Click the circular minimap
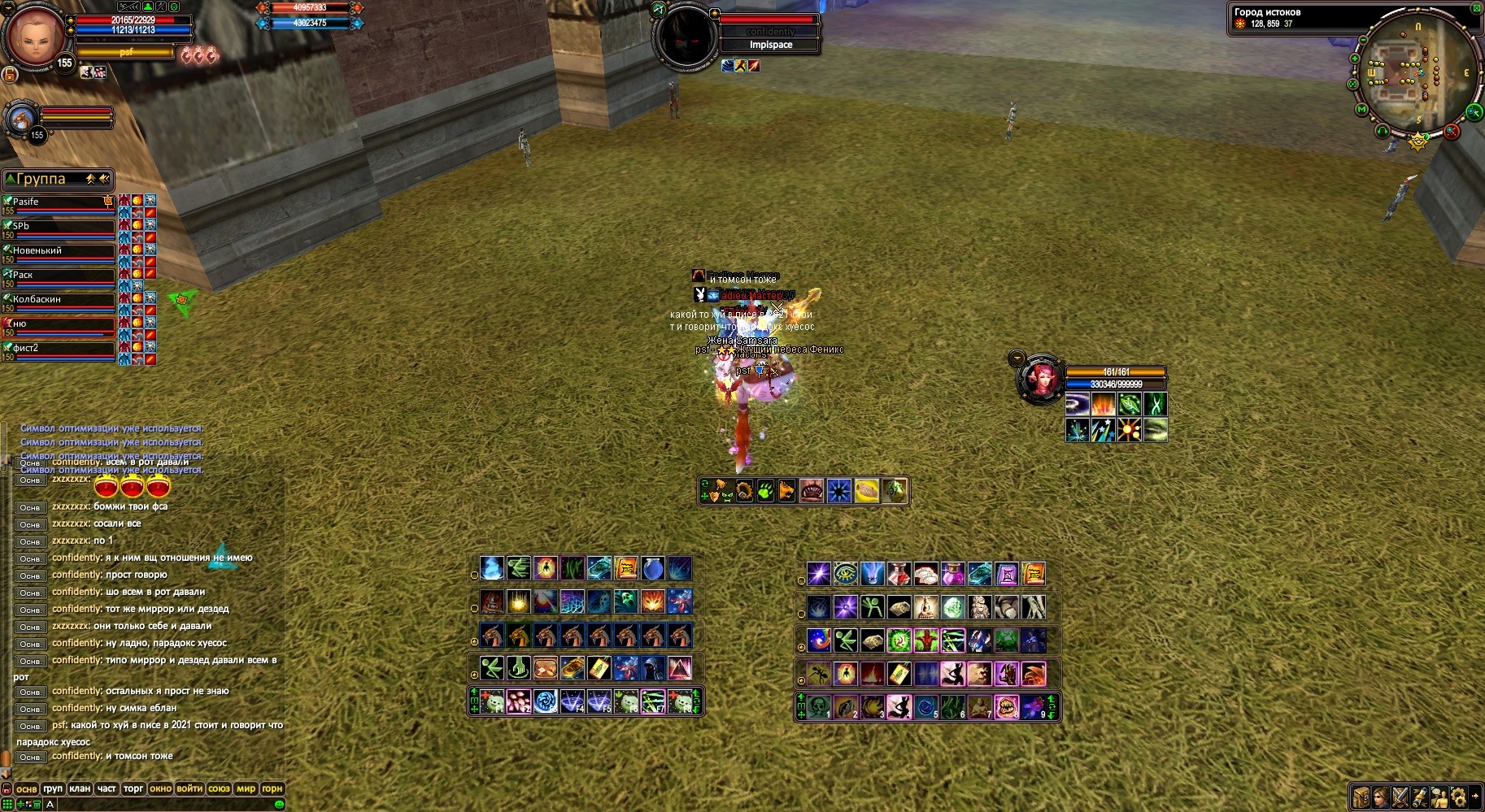1485x812 pixels. coord(1413,75)
